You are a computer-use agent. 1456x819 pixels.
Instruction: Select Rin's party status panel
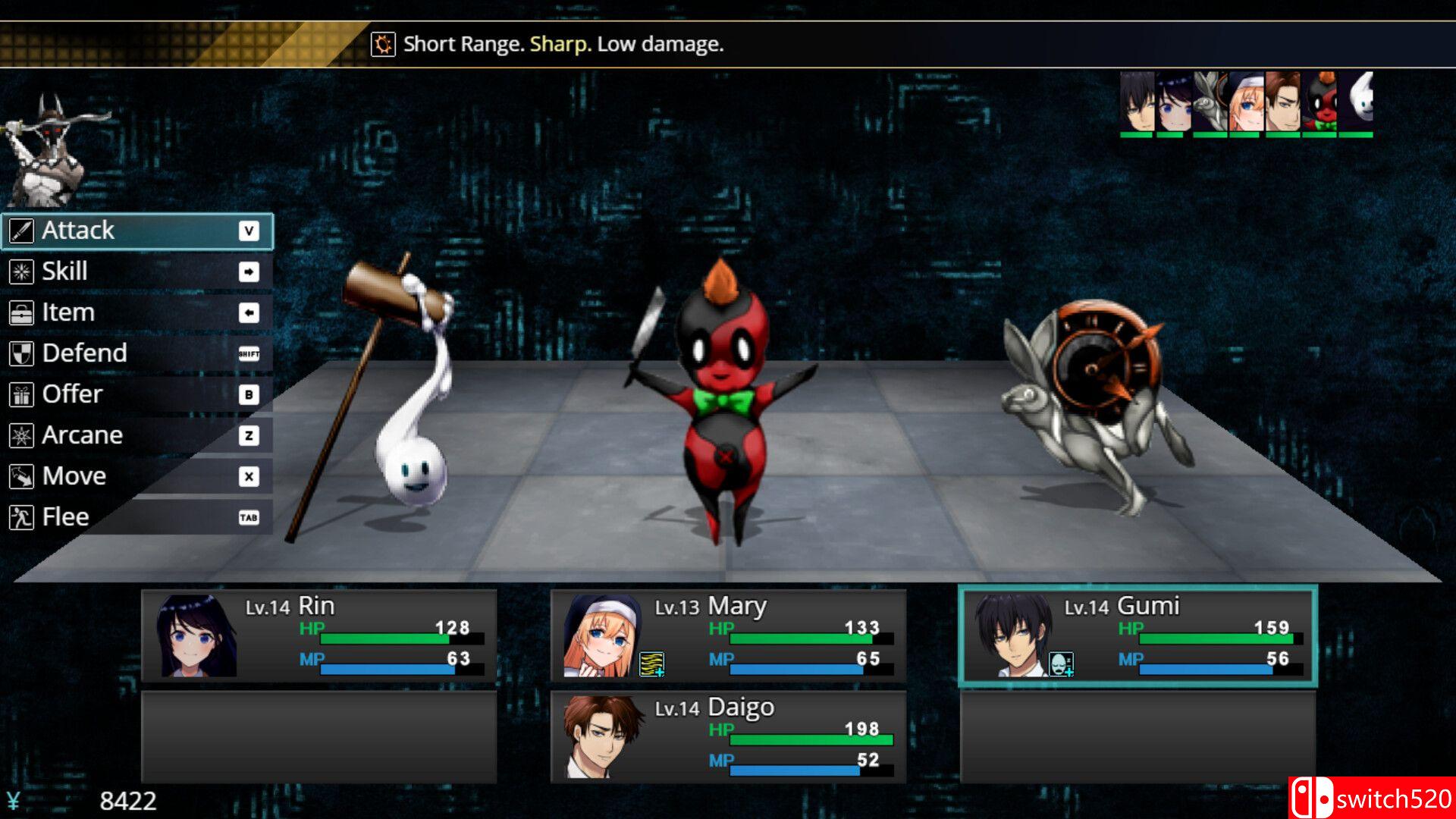click(x=318, y=635)
